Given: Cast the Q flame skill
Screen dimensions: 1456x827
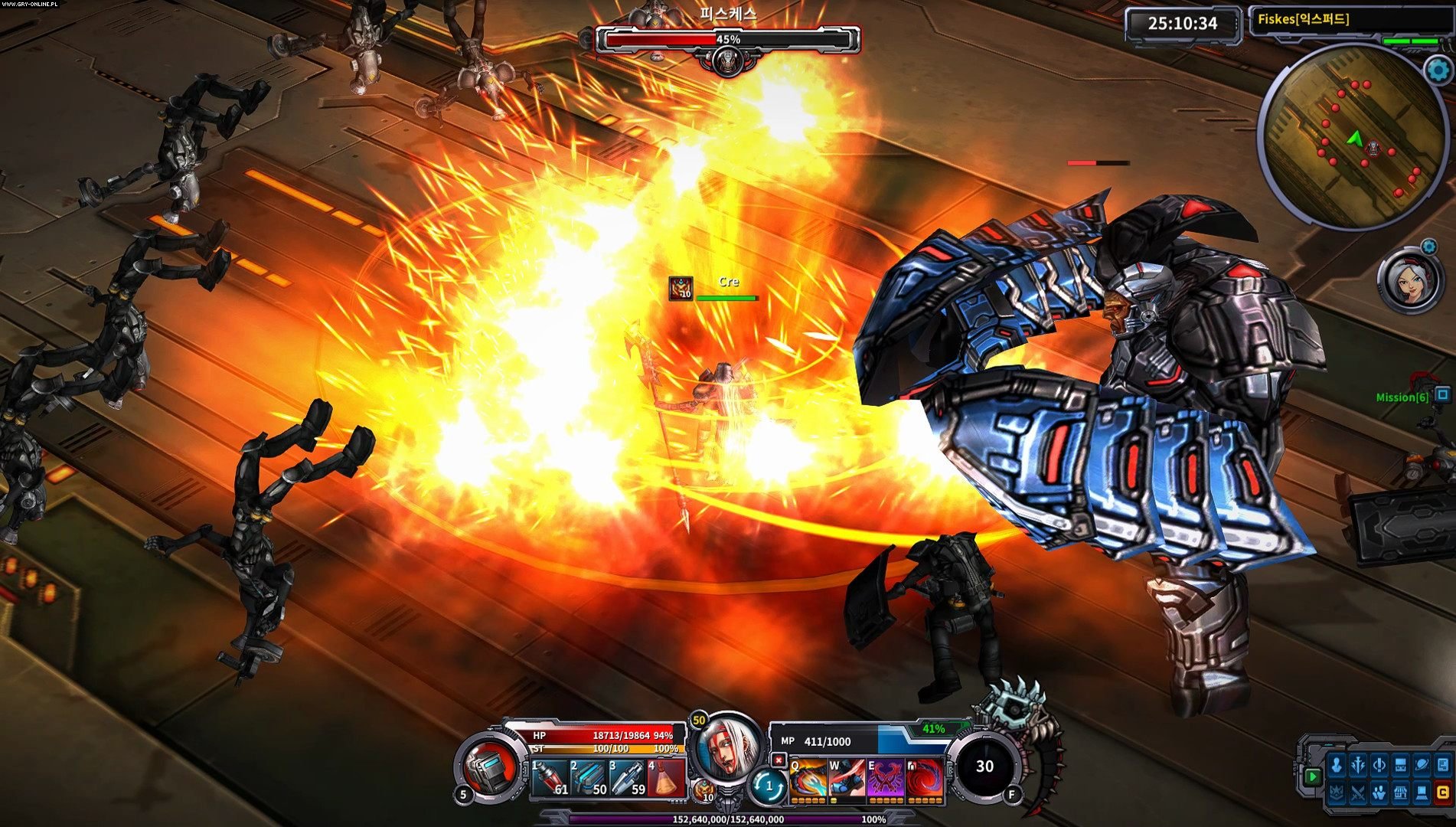Looking at the screenshot, I should [808, 783].
